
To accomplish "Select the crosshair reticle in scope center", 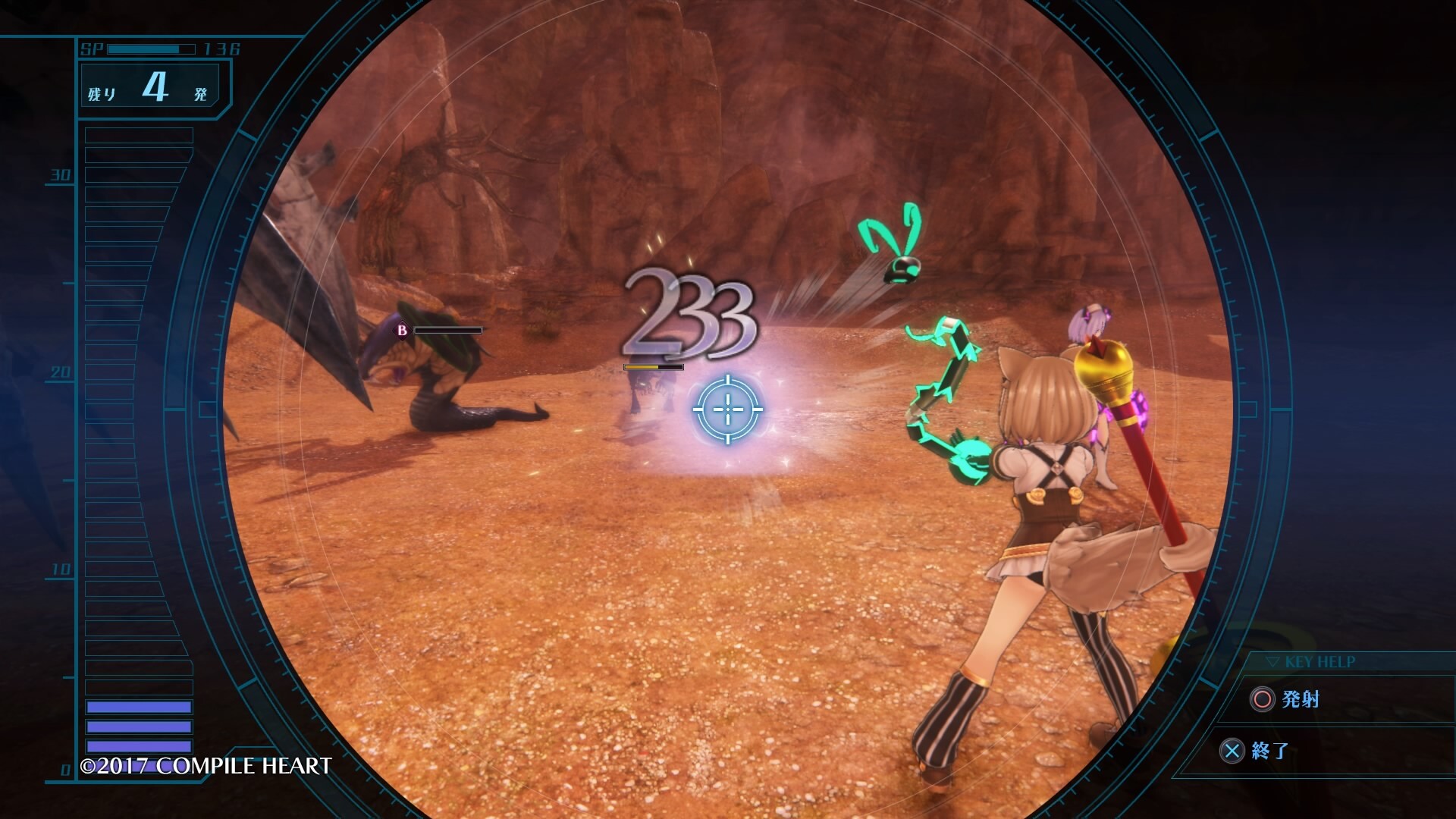I will [730, 409].
